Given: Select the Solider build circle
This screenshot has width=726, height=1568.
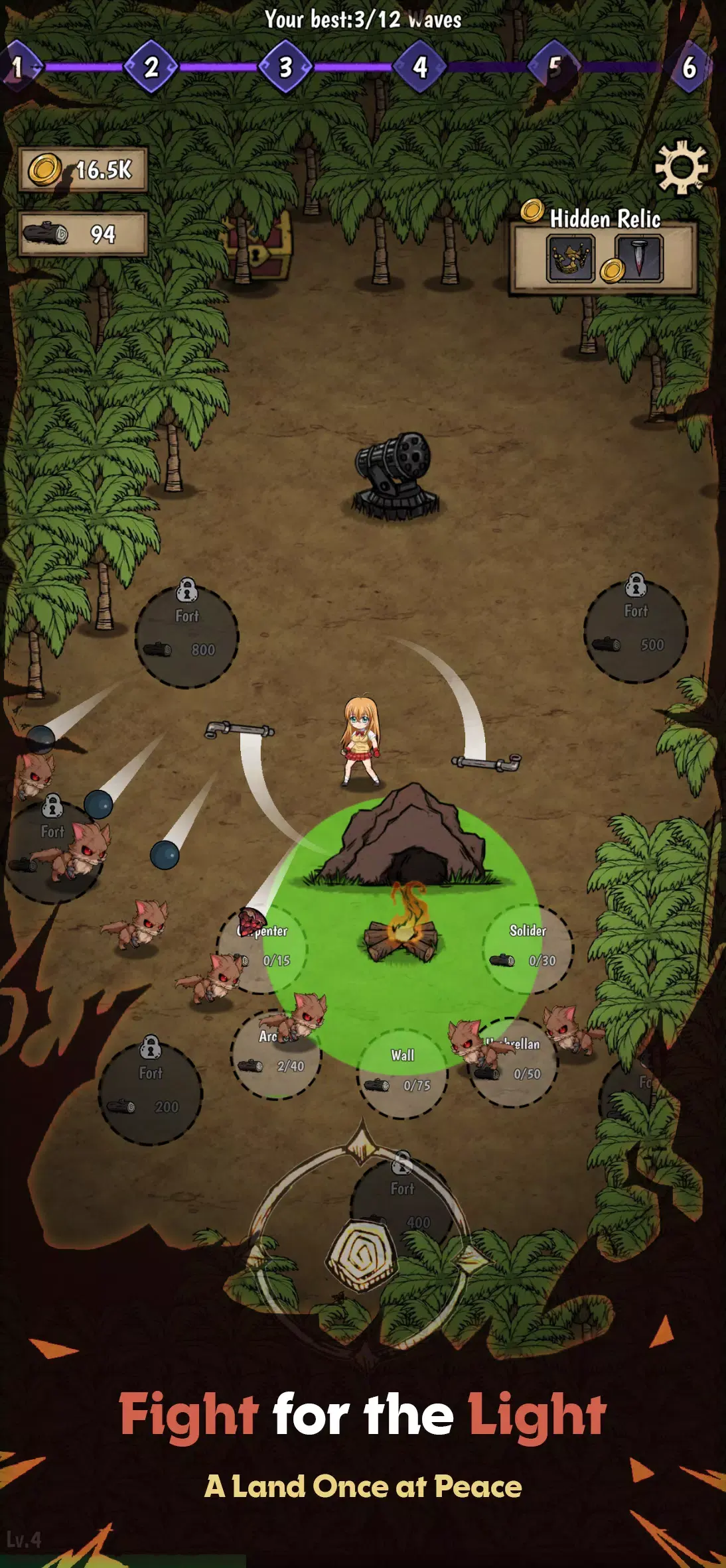Looking at the screenshot, I should (528, 948).
